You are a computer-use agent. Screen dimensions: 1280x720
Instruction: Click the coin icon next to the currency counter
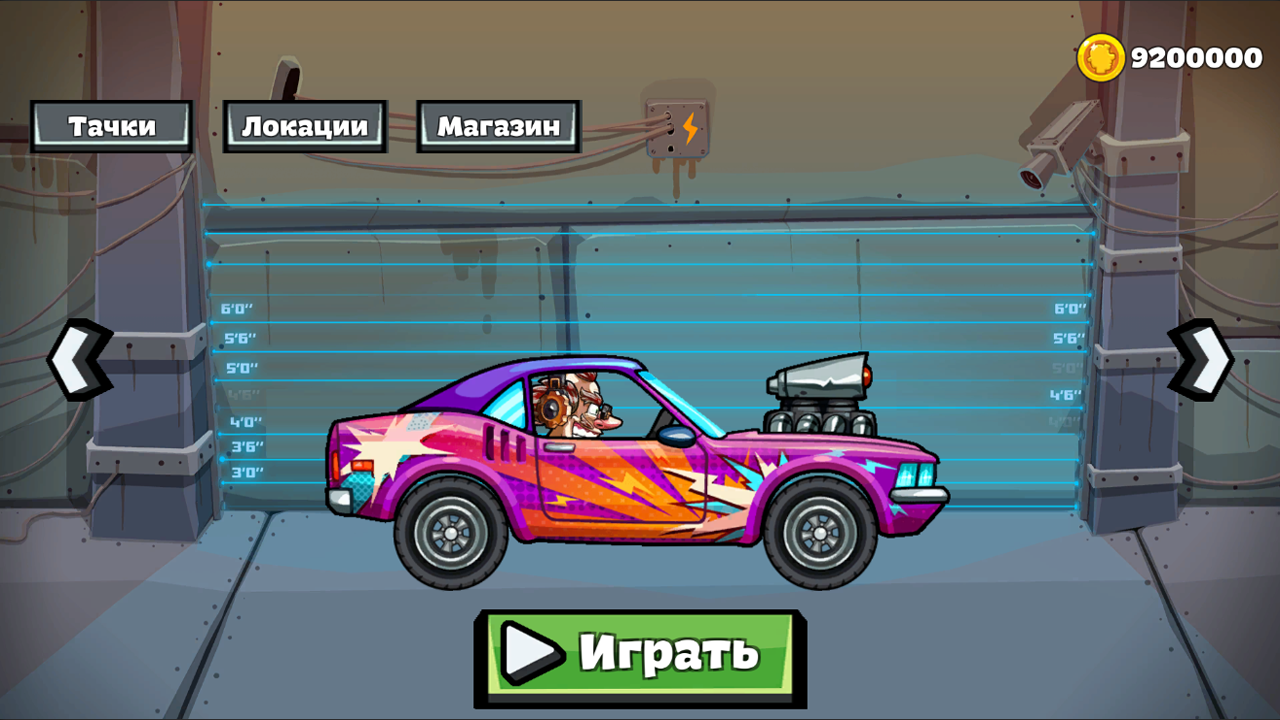(x=1101, y=57)
